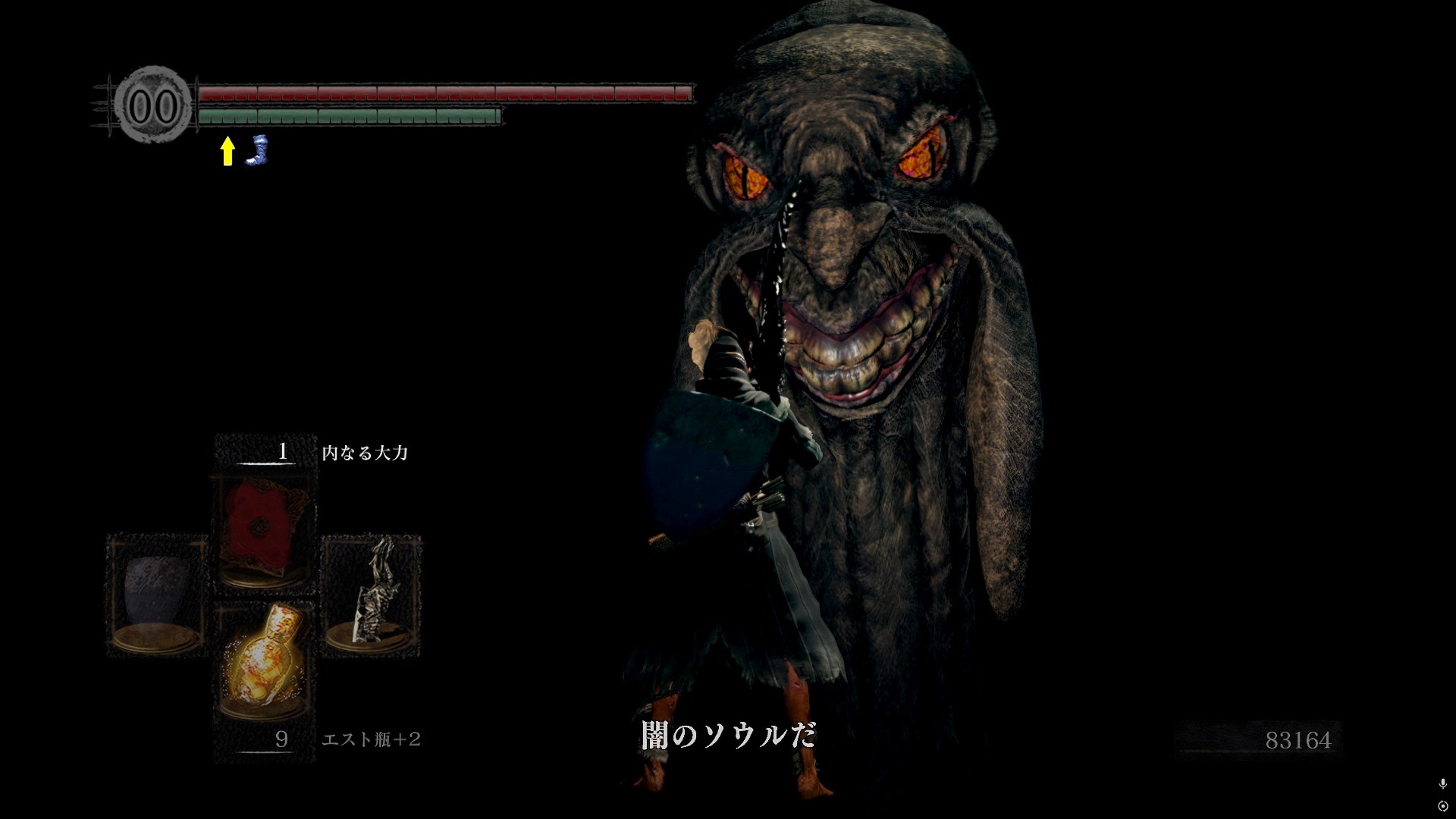
Task: Click the blue boot status icon
Action: click(259, 149)
